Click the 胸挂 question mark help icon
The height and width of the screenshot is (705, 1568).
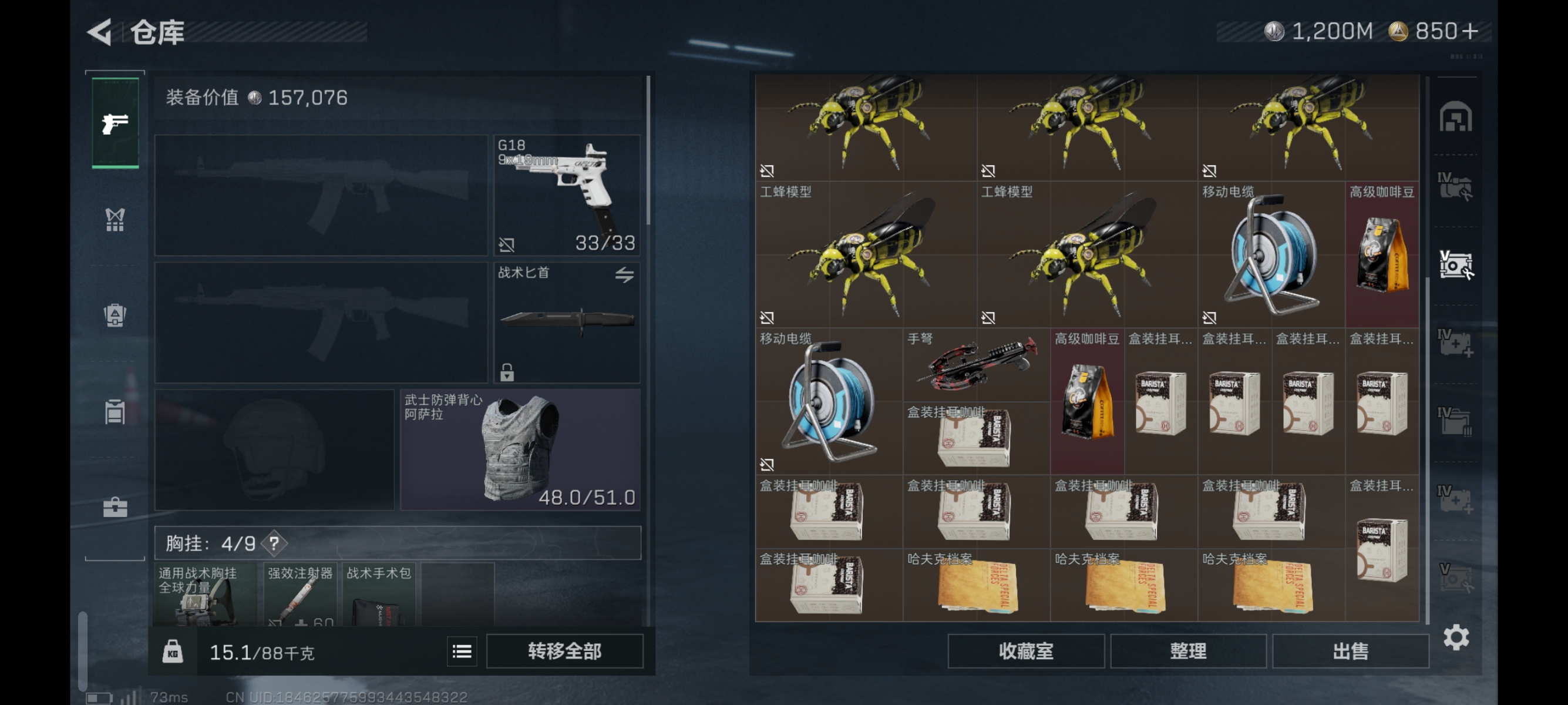pyautogui.click(x=274, y=543)
